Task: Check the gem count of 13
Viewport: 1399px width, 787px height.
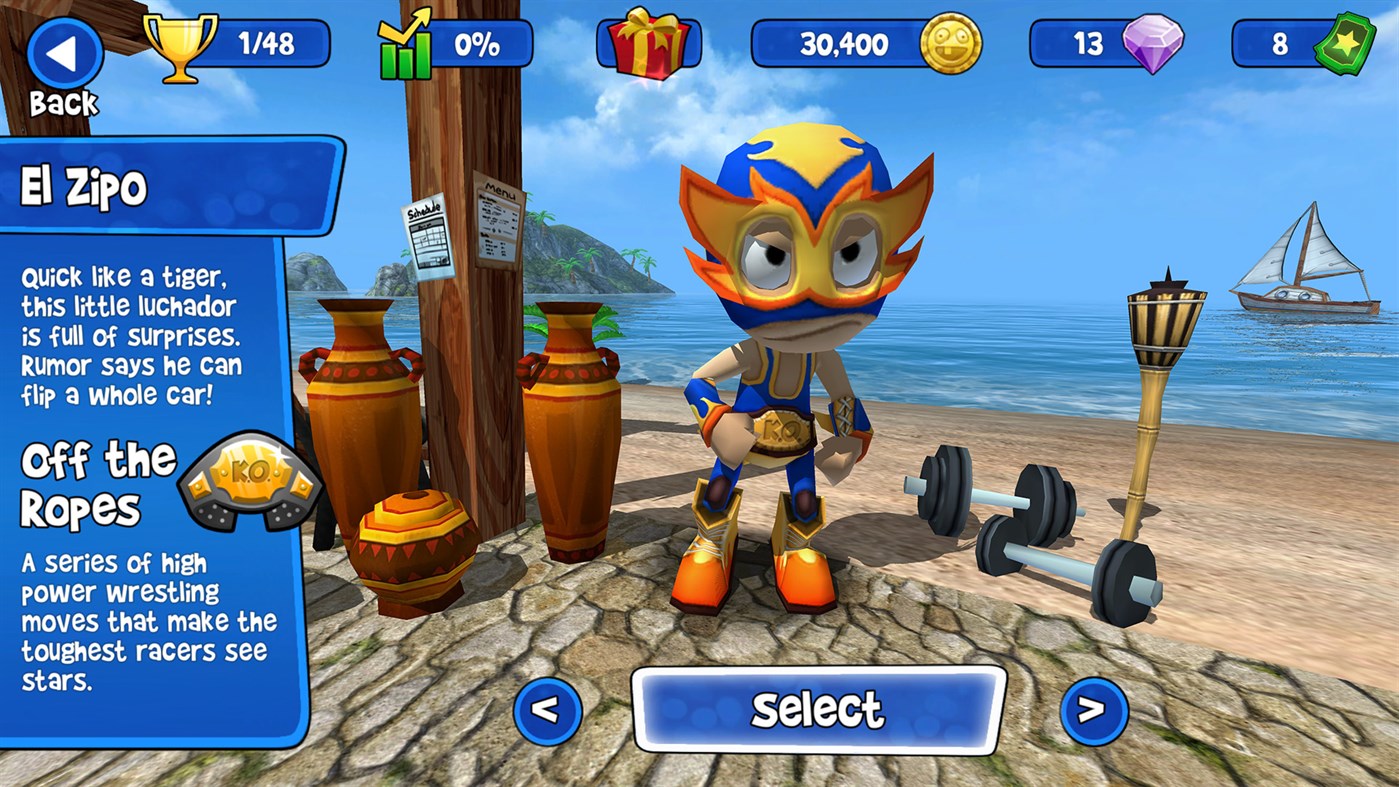Action: click(1090, 43)
